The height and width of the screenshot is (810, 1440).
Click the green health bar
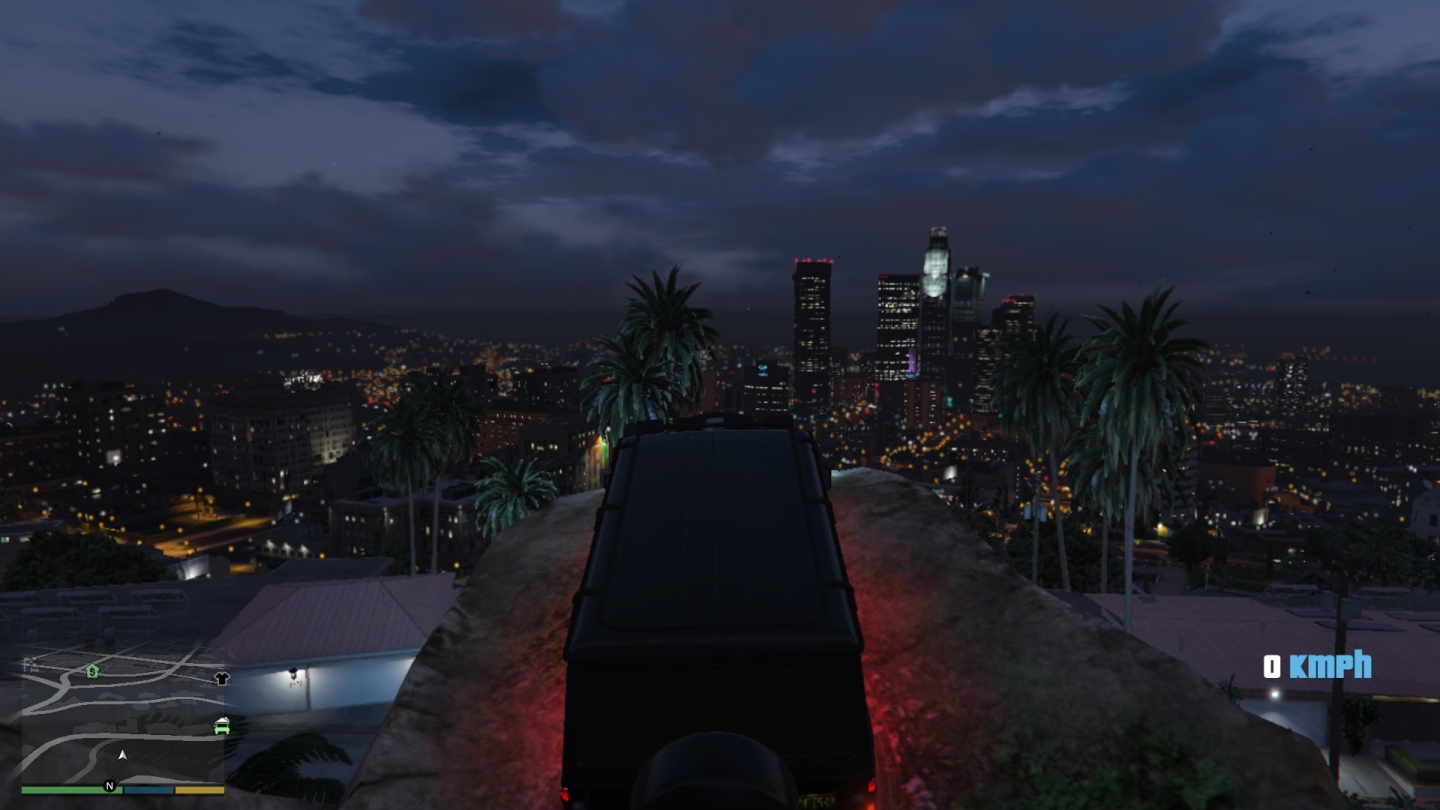click(x=63, y=789)
